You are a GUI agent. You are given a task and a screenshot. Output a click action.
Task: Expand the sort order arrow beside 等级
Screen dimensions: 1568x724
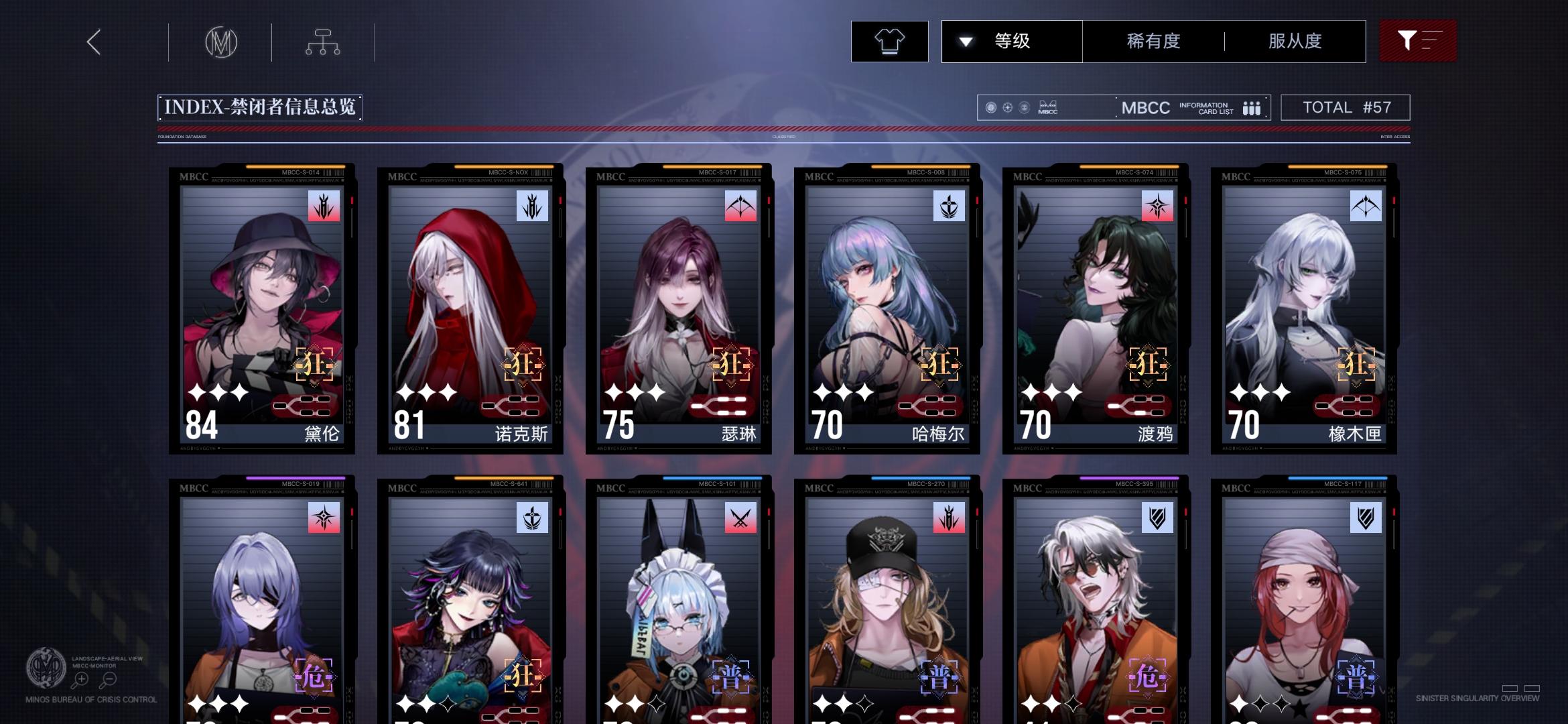pyautogui.click(x=965, y=41)
